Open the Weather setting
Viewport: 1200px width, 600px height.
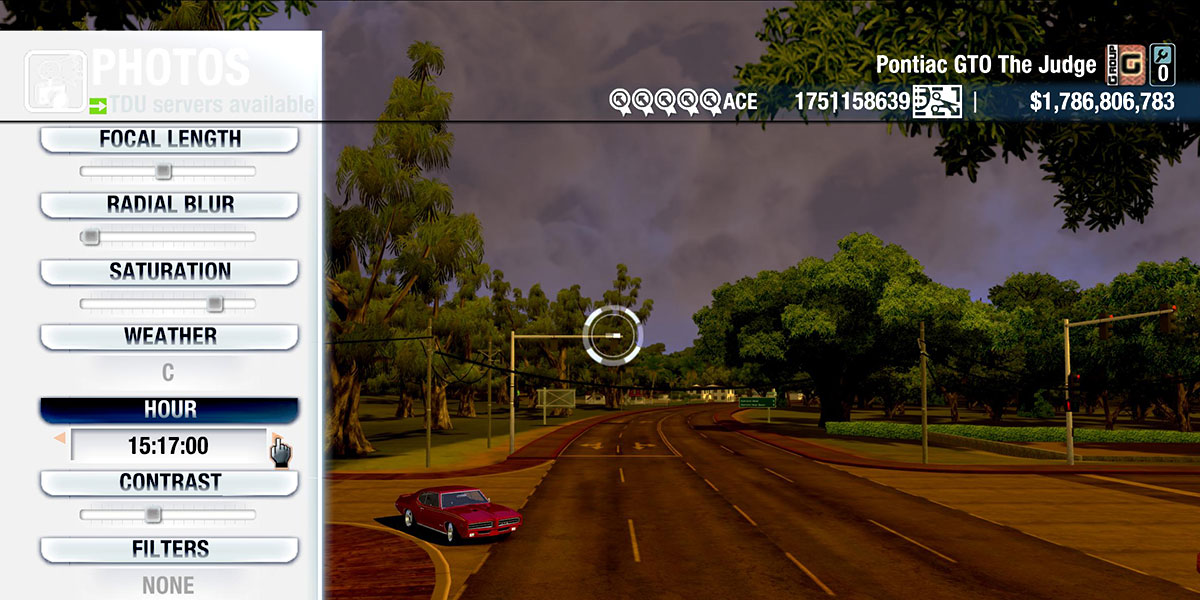point(169,337)
